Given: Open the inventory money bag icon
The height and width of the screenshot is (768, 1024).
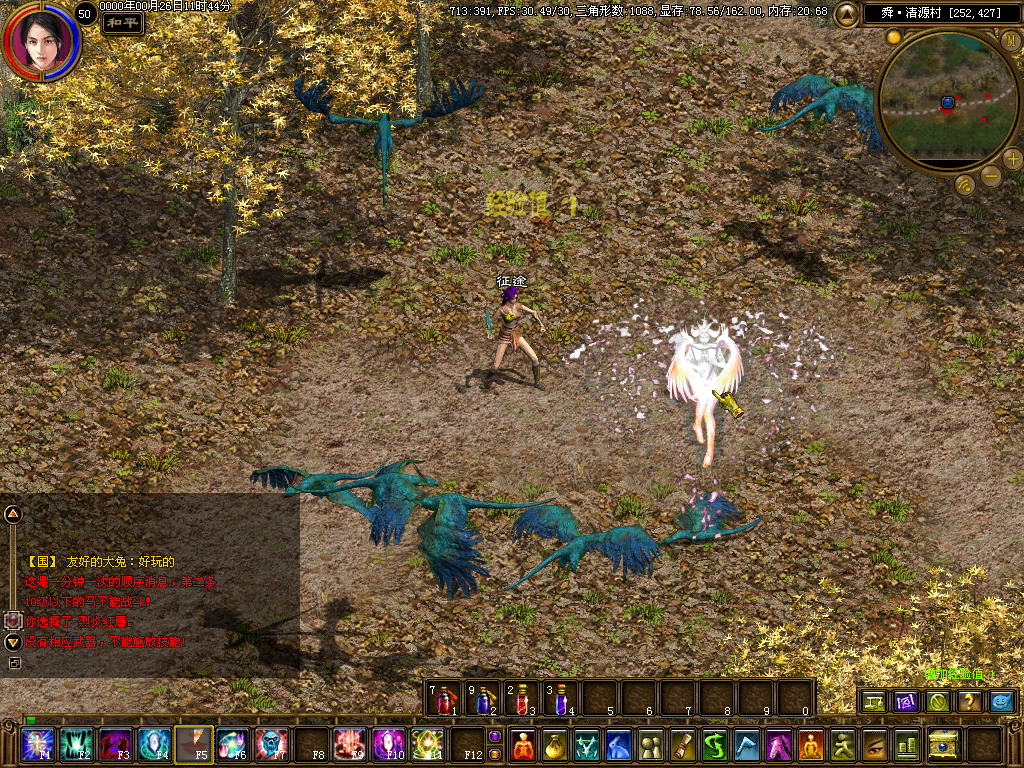Looking at the screenshot, I should coord(554,745).
